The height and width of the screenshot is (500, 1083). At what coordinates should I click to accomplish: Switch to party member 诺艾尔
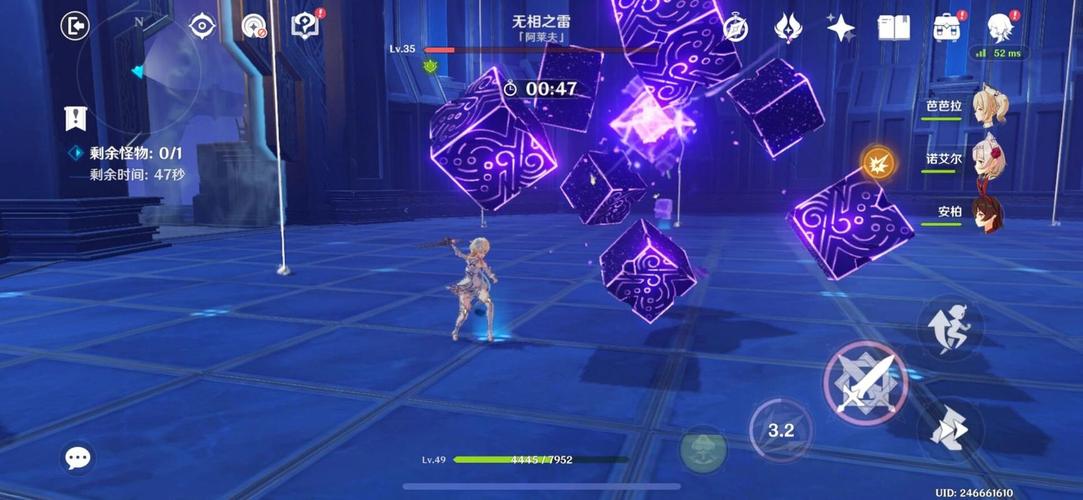click(990, 159)
